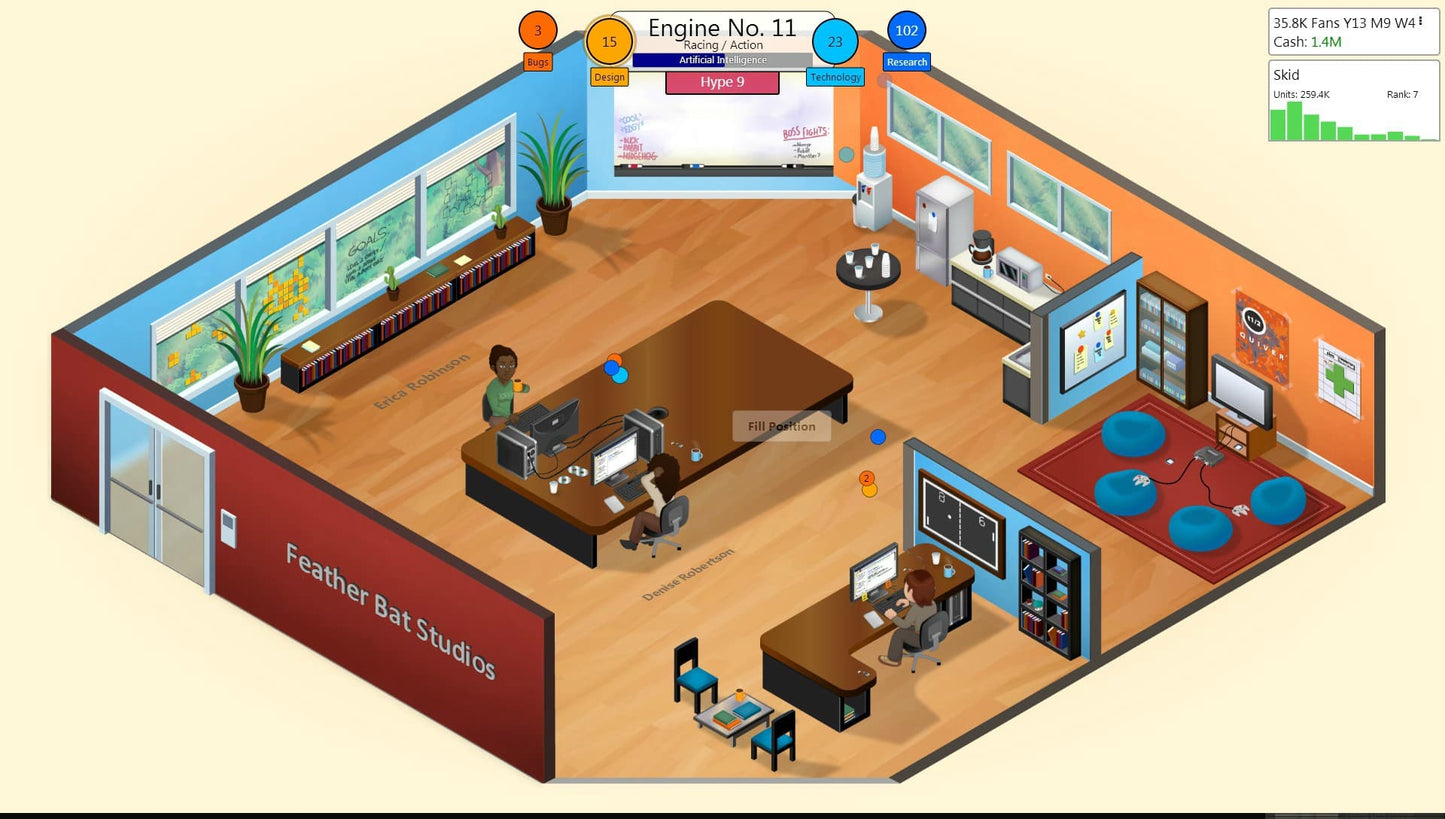Open the Research circle showing 102
The height and width of the screenshot is (819, 1445).
[906, 31]
